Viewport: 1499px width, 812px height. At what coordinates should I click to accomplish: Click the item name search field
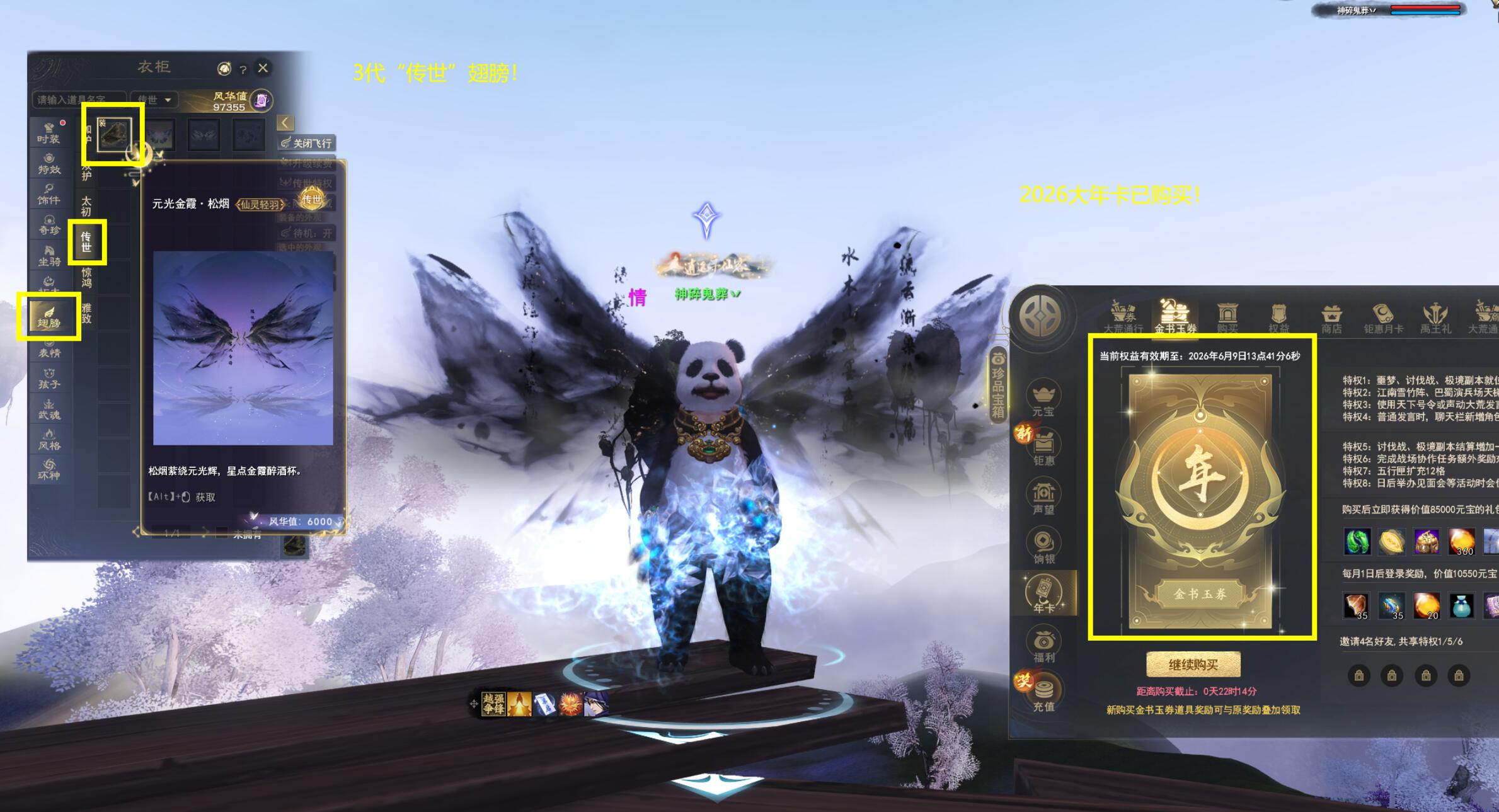tap(78, 100)
